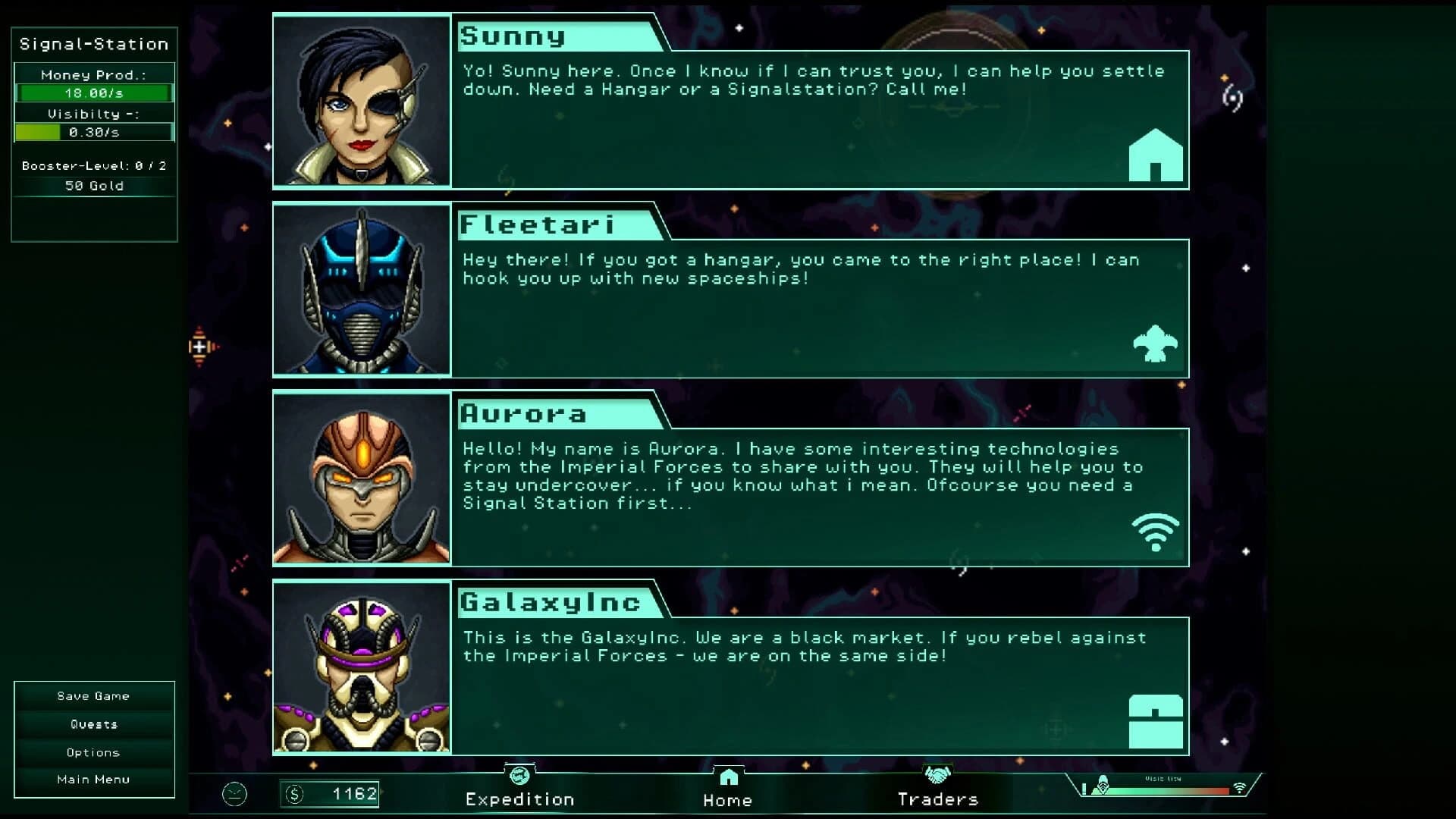Click the handshake icon above Traders
The height and width of the screenshot is (819, 1456).
click(938, 777)
